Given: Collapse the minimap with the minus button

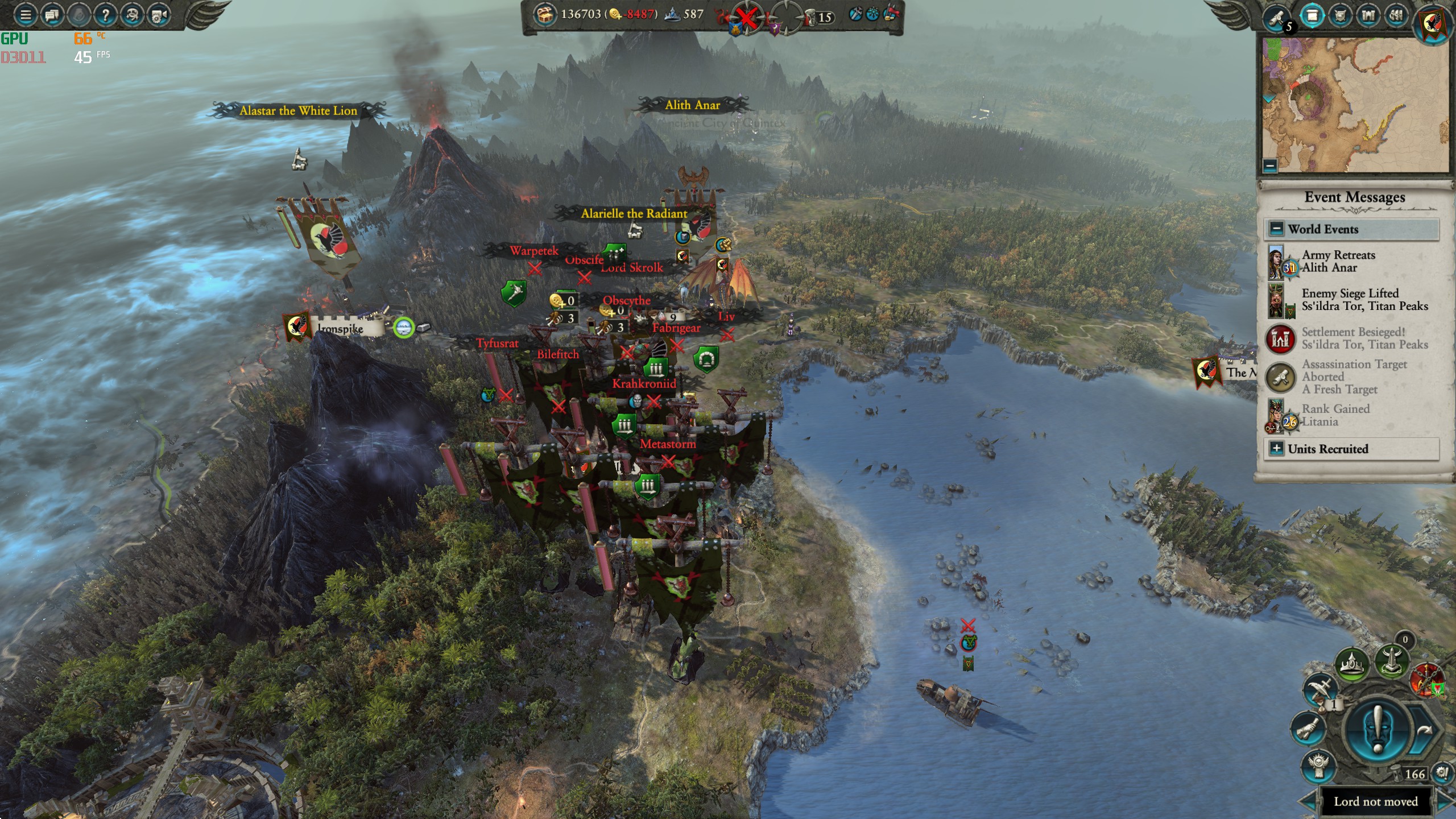Looking at the screenshot, I should pyautogui.click(x=1270, y=166).
